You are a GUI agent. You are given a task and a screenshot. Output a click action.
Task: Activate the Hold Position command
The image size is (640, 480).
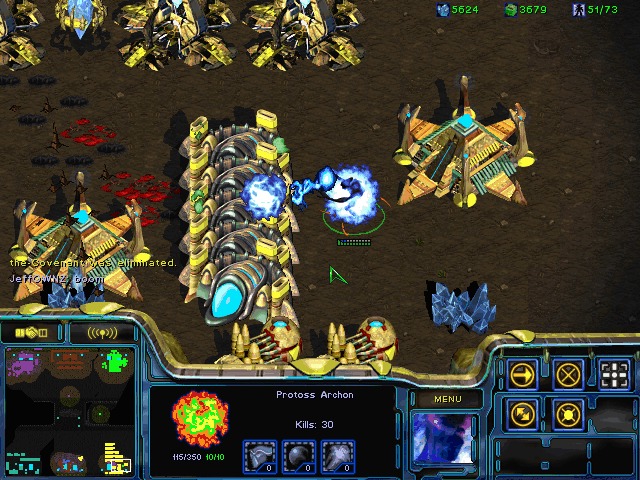568,412
